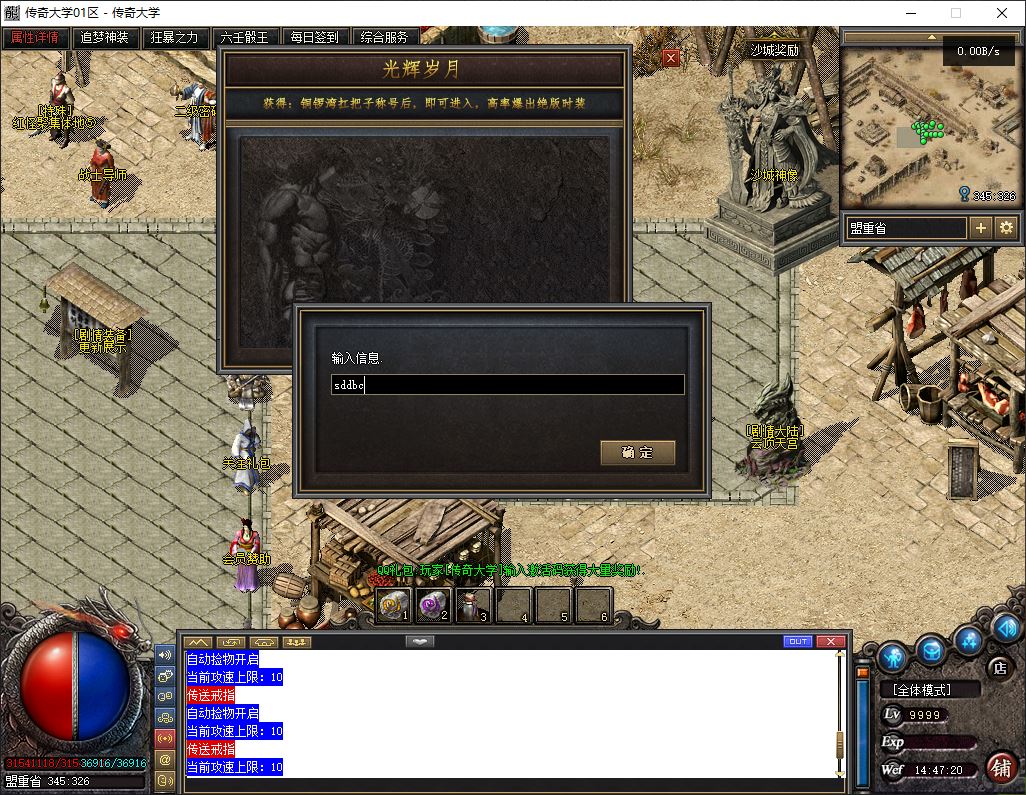
Task: Click the plus button beside the player name
Action: coord(981,228)
